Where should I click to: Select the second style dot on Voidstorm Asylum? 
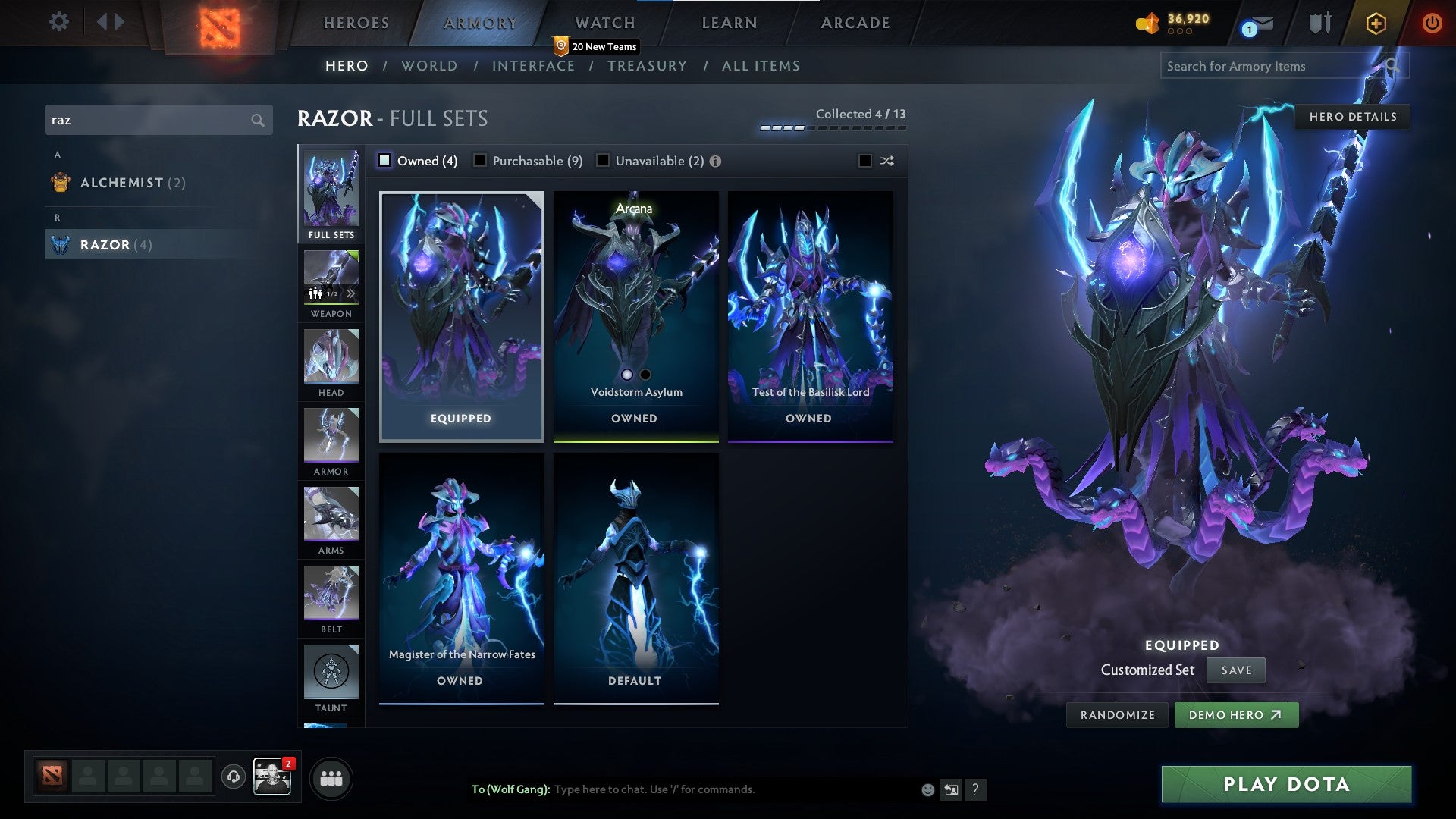tap(645, 375)
